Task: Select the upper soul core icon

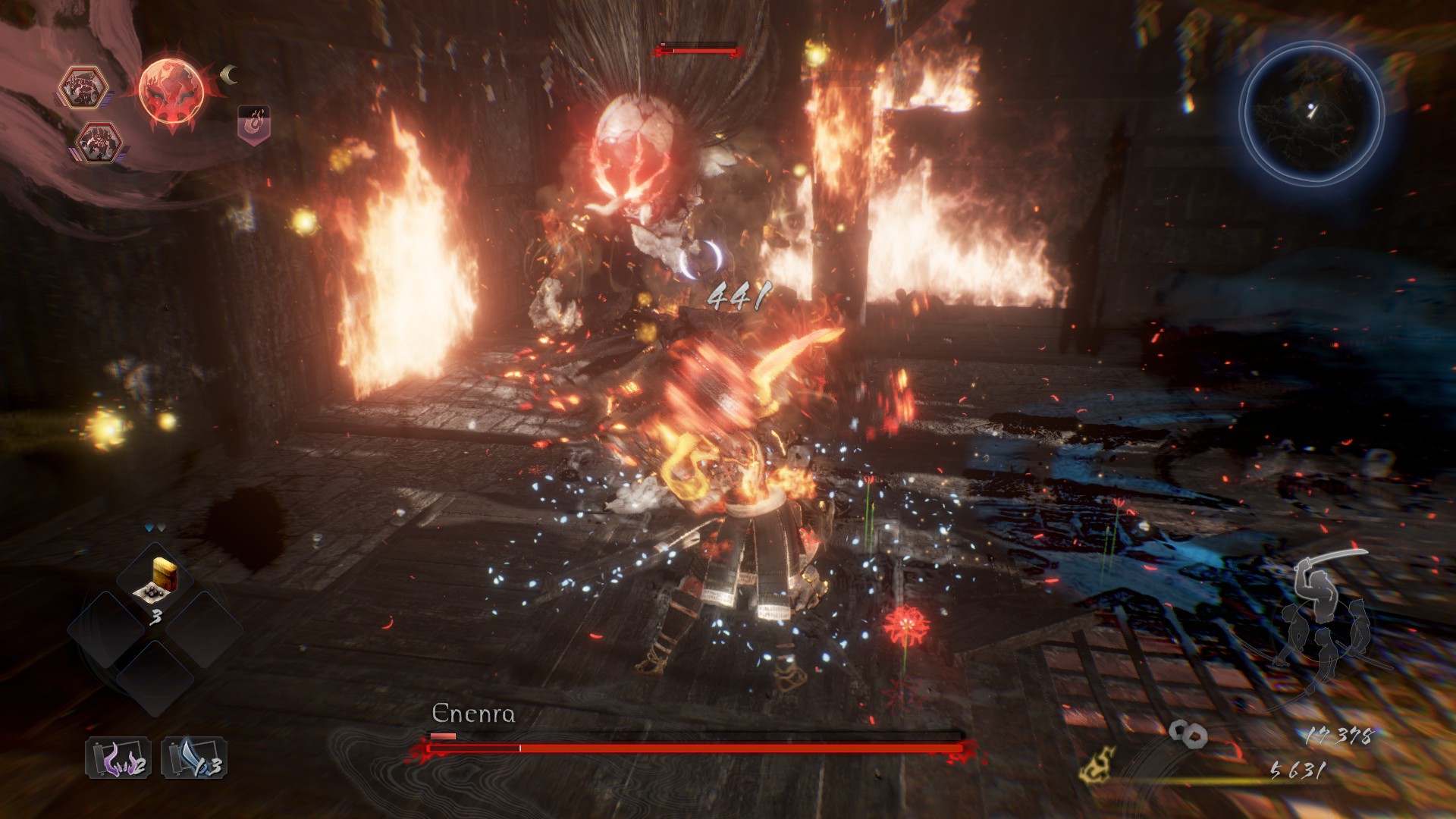Action: click(x=83, y=86)
